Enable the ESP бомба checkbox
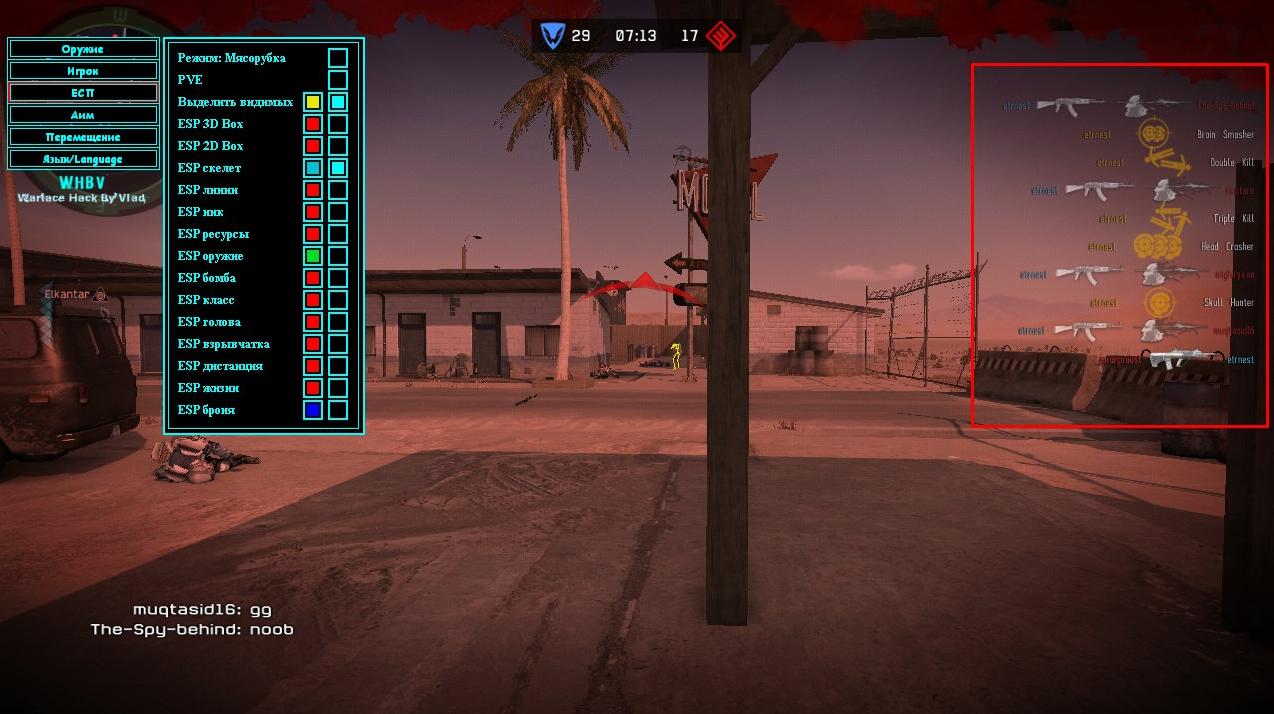Image resolution: width=1274 pixels, height=714 pixels. click(338, 278)
